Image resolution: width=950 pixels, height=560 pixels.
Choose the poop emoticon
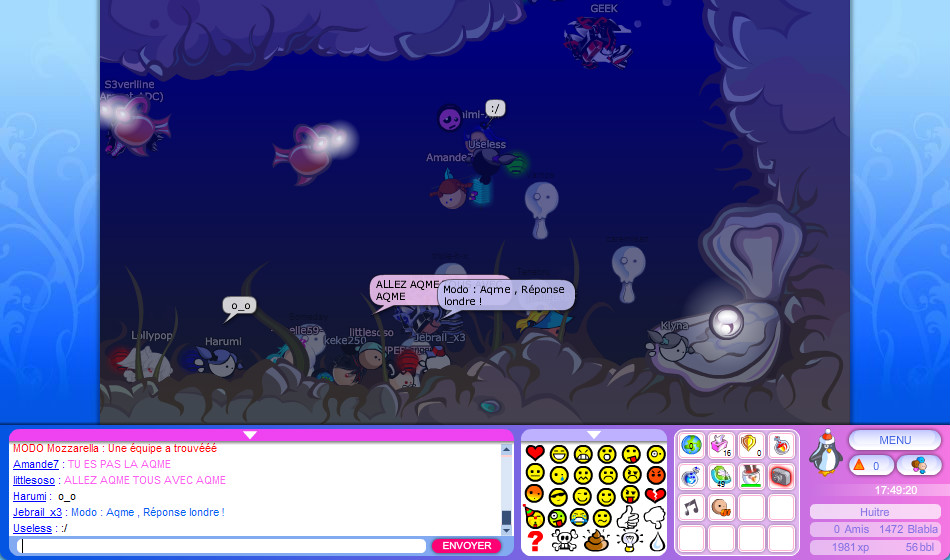(x=596, y=541)
